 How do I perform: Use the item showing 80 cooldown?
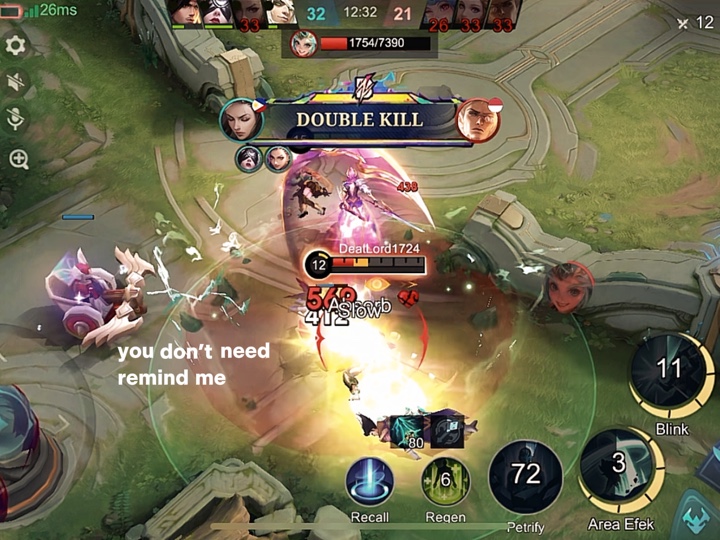tap(406, 429)
